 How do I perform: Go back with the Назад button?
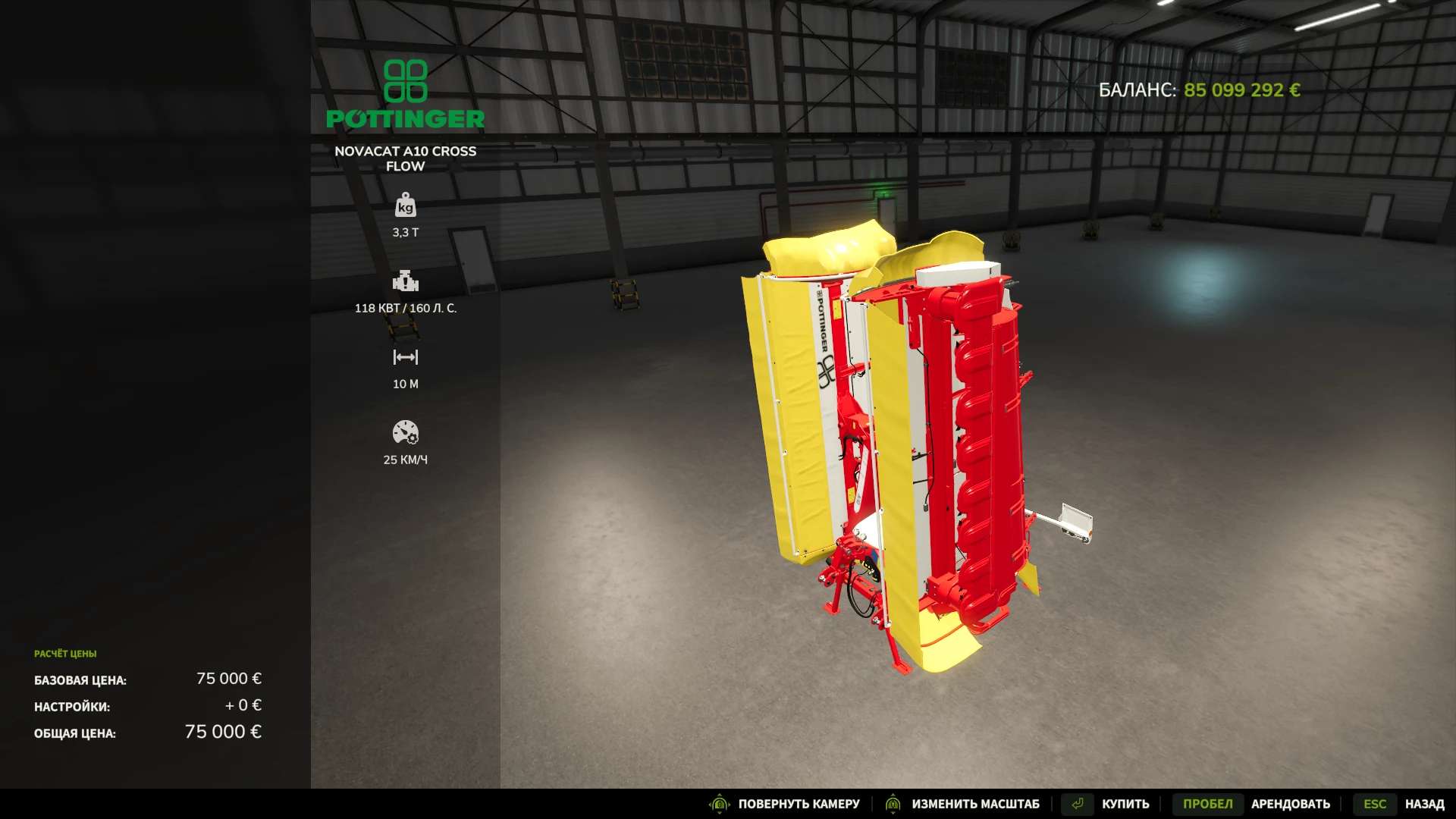[x=1423, y=804]
